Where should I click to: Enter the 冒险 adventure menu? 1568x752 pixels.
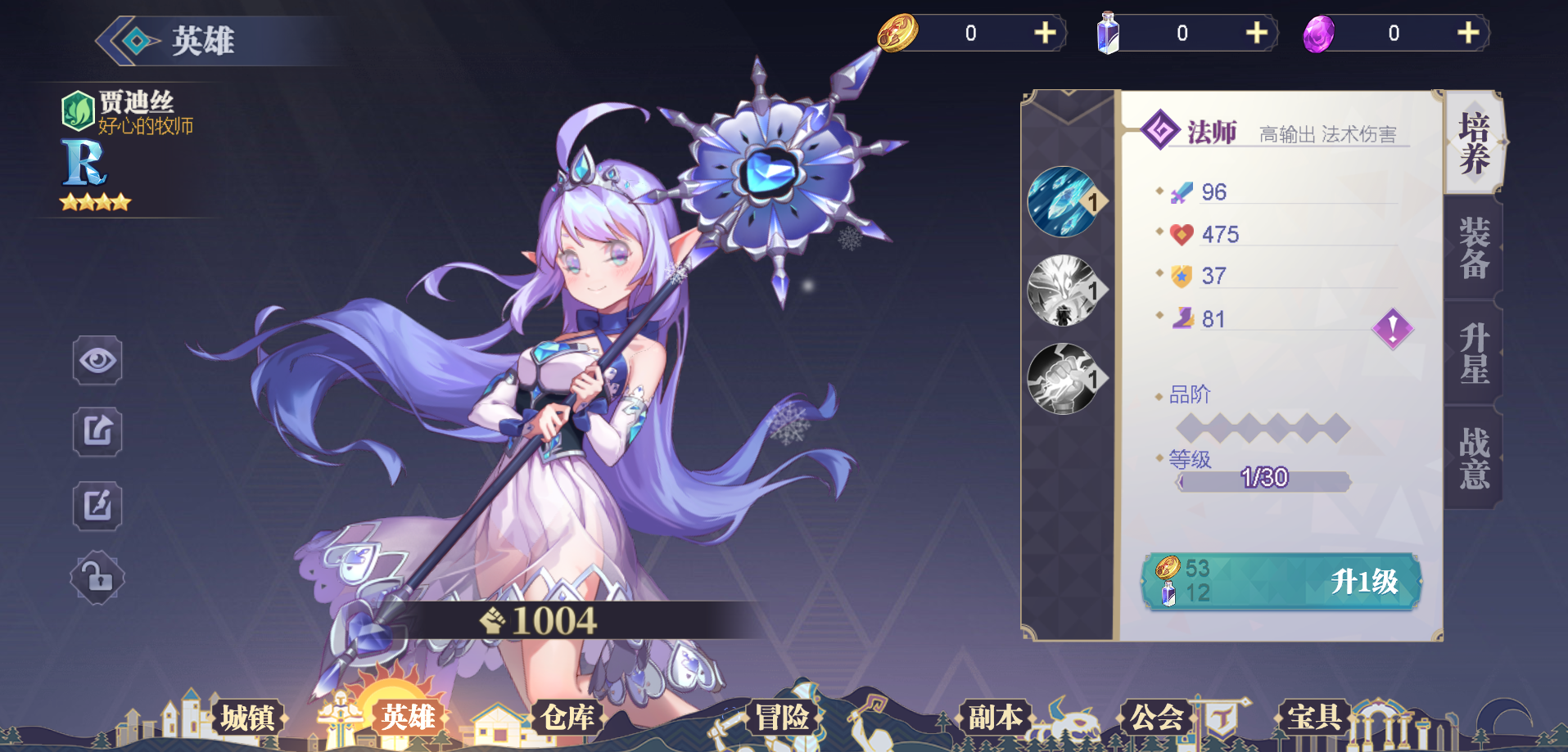(782, 718)
